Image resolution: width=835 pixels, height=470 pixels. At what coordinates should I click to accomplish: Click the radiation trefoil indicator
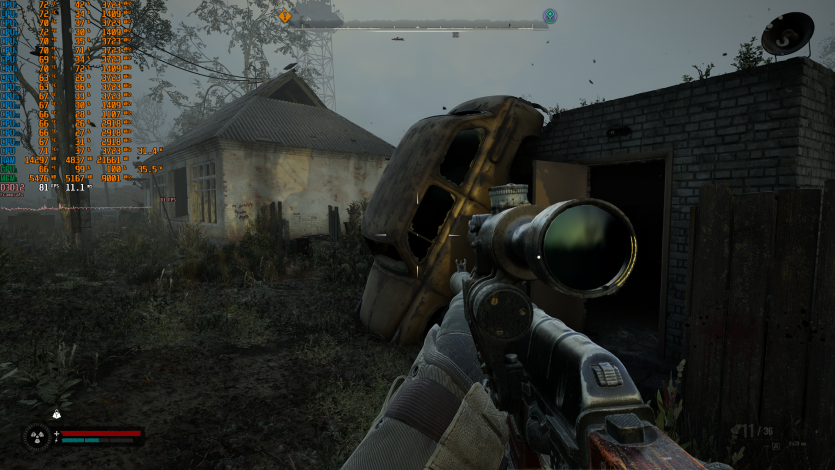[x=37, y=436]
